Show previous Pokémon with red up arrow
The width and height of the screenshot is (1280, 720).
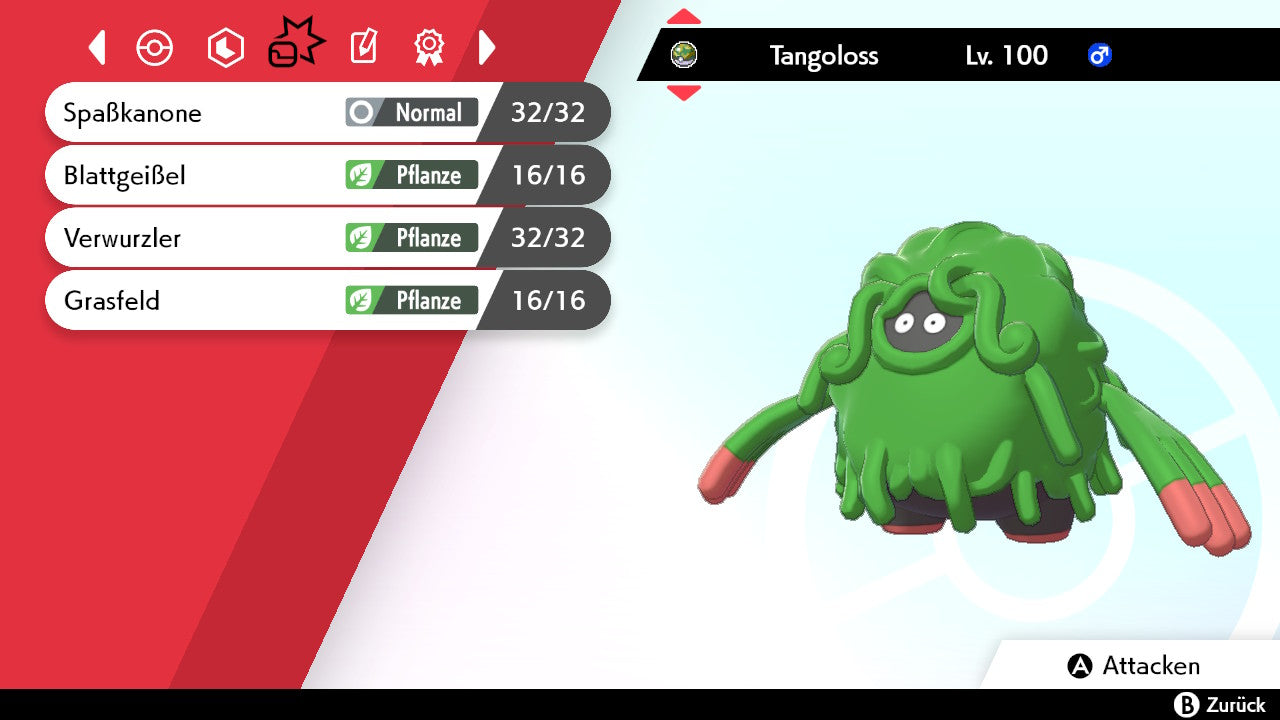[684, 17]
